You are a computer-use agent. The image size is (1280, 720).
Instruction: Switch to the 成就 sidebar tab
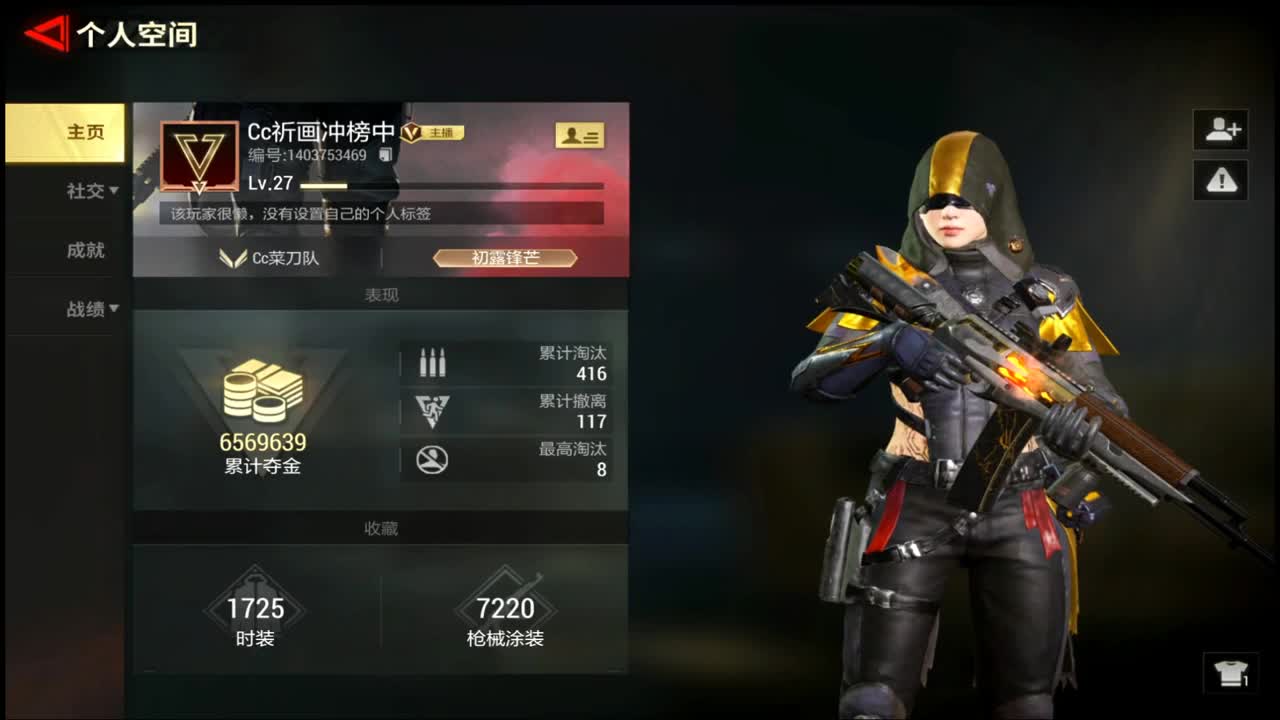tap(85, 250)
